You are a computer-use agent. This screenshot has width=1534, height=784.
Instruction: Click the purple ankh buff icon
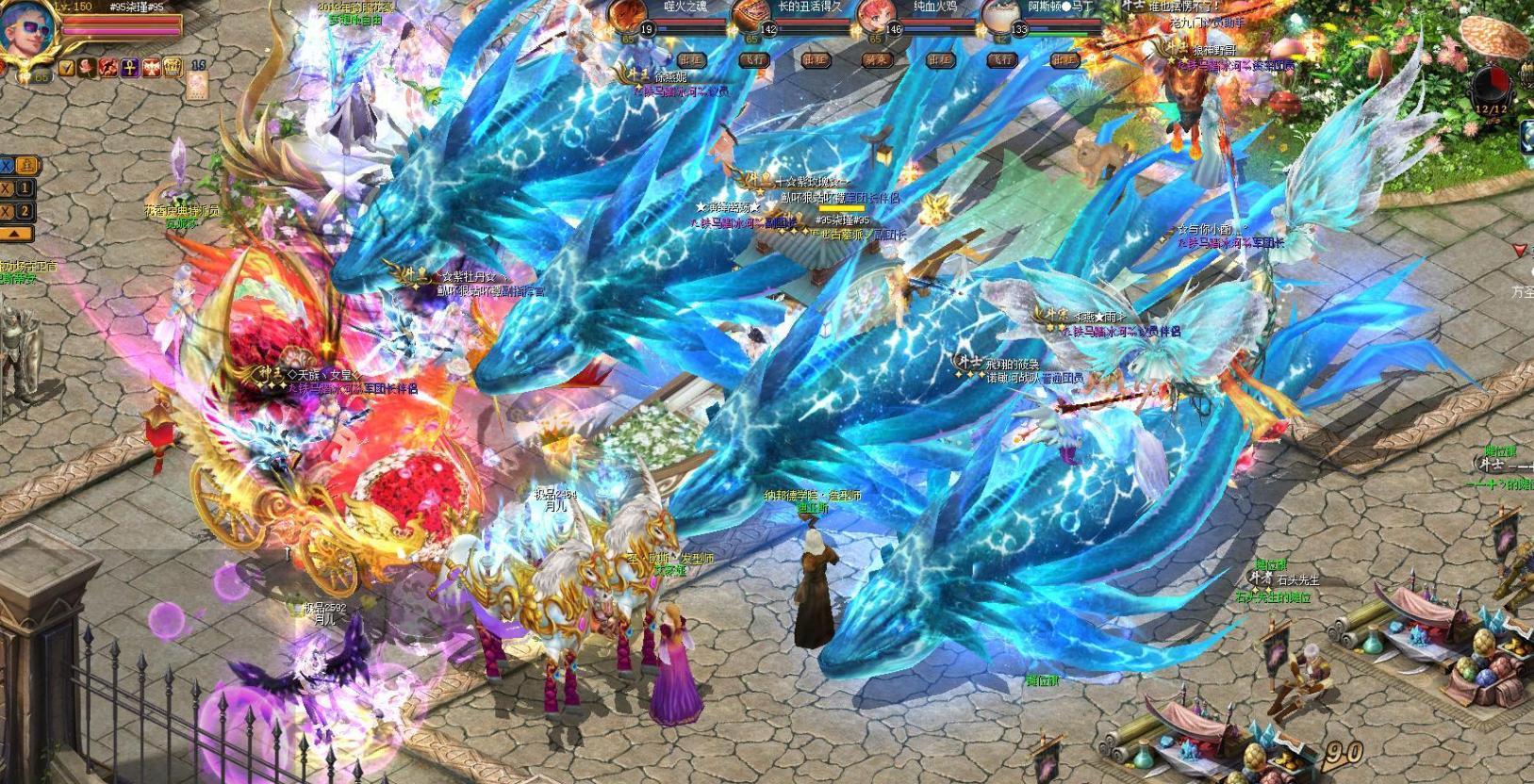[x=129, y=67]
